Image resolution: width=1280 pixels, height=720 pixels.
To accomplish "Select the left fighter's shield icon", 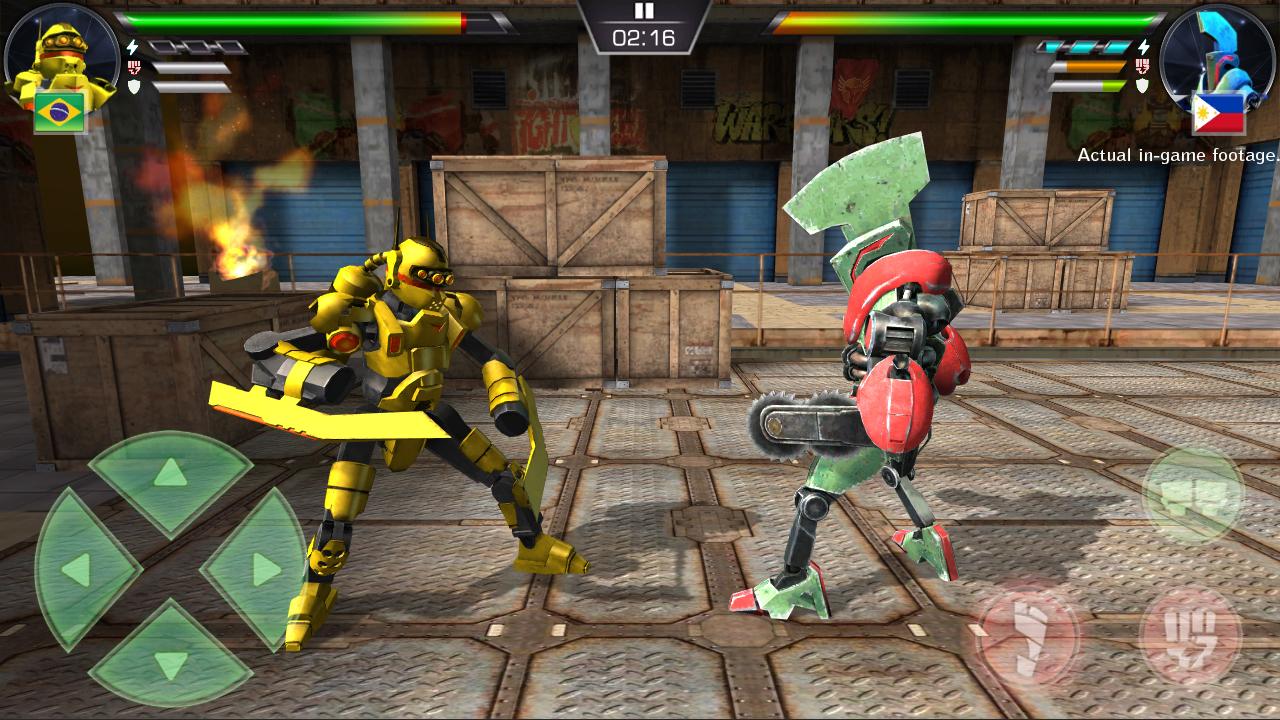I will tap(132, 85).
